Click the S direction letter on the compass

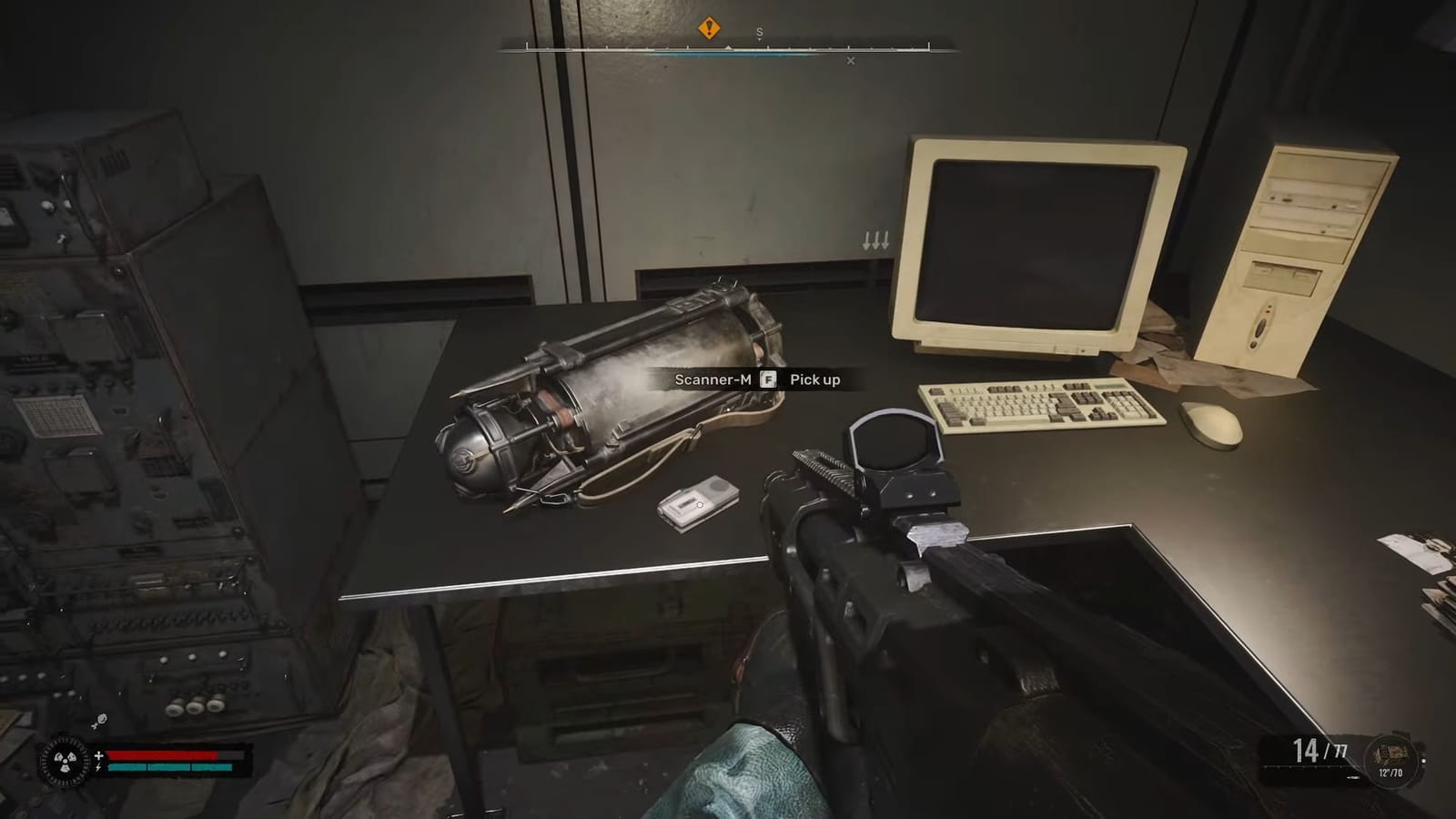pos(759,32)
